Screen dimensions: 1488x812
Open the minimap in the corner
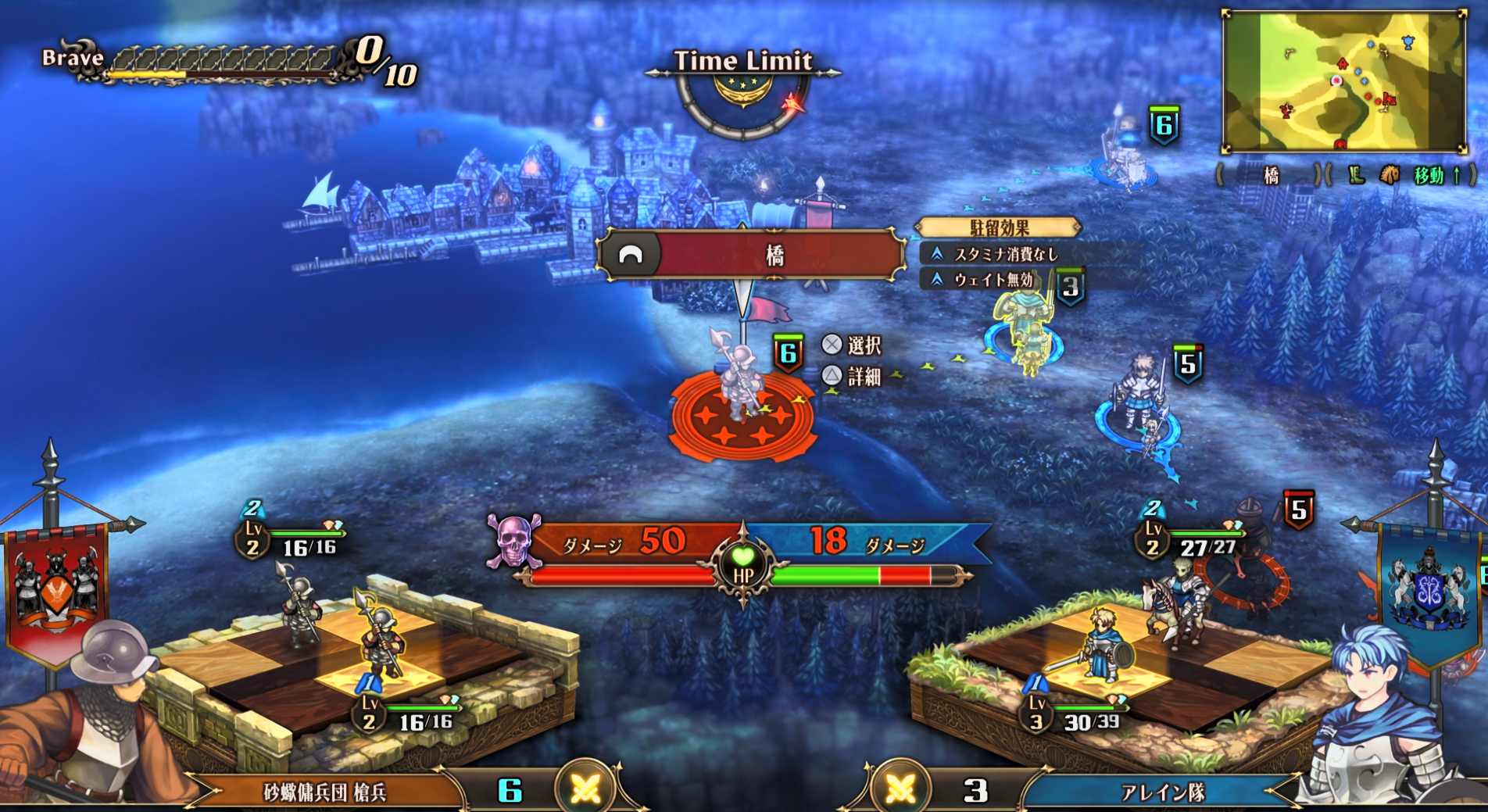tap(1343, 81)
